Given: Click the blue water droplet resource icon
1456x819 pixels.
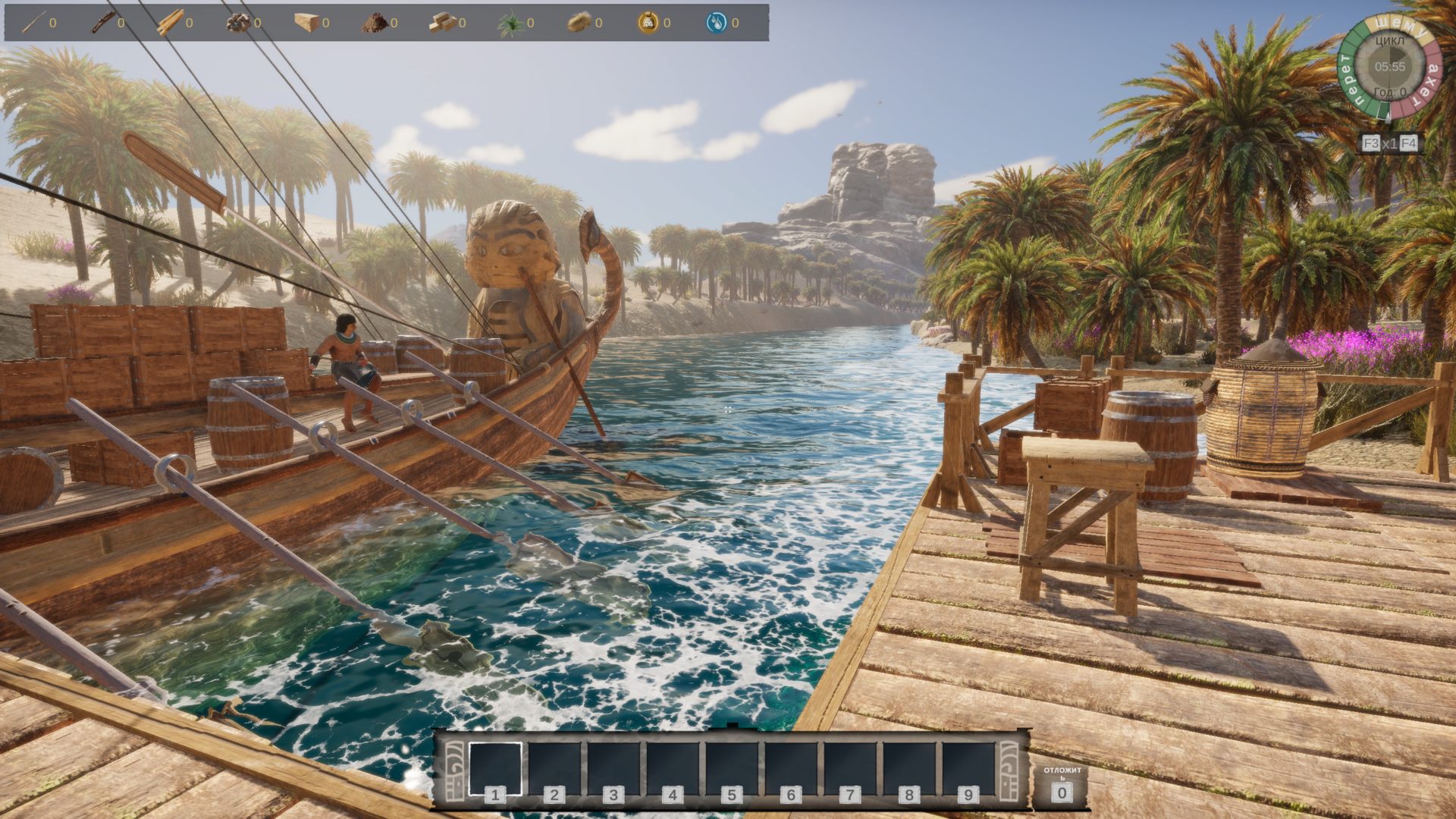Looking at the screenshot, I should pyautogui.click(x=716, y=23).
